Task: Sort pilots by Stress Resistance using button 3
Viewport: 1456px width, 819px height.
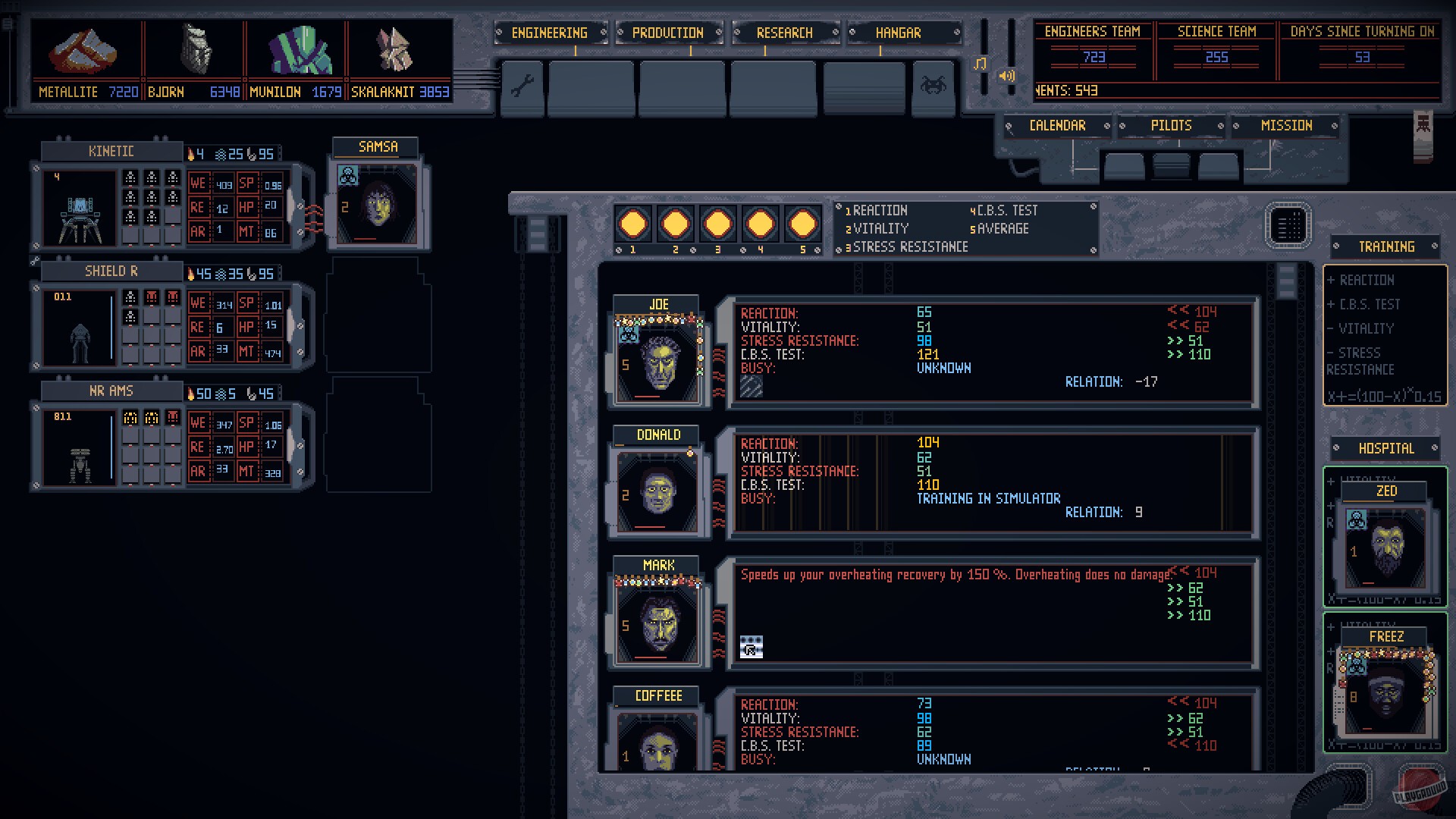Action: [717, 224]
